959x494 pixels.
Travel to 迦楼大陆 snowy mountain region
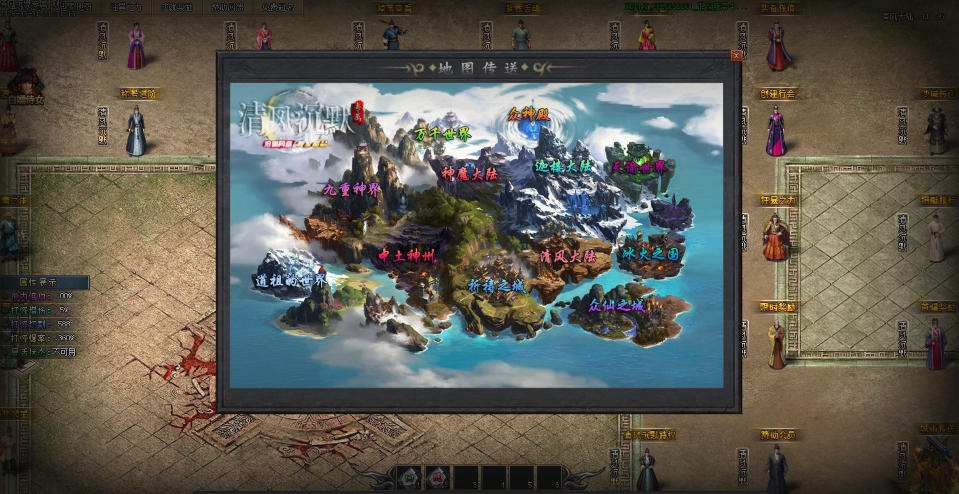click(564, 165)
